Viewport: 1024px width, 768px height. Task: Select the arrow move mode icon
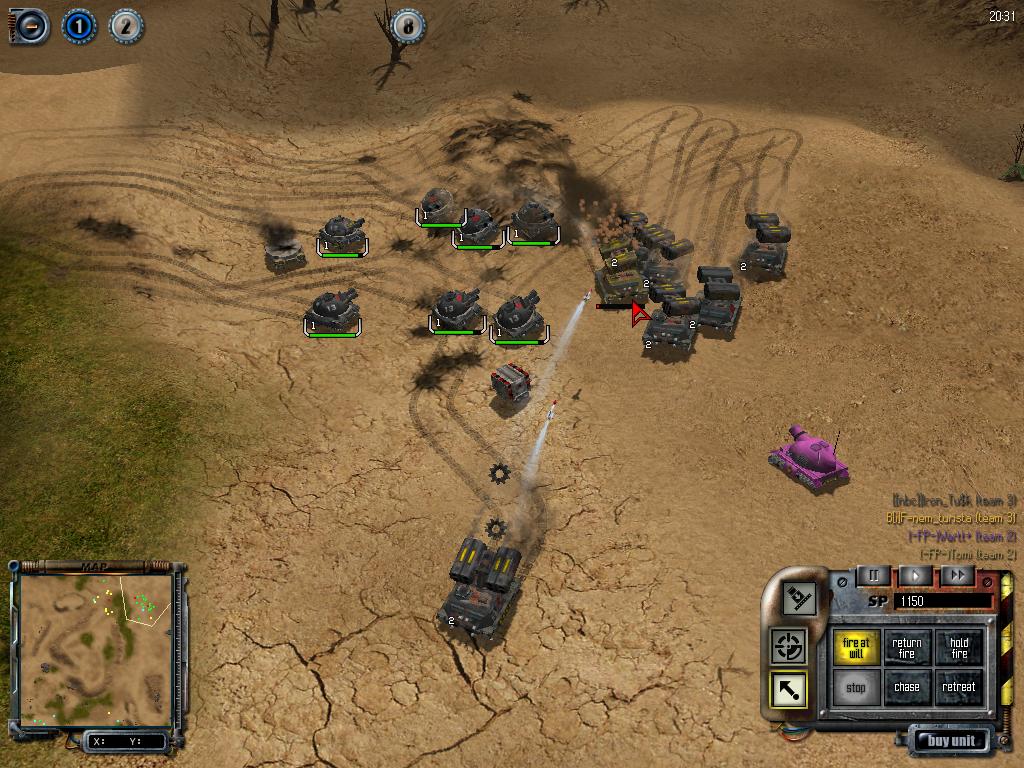pos(789,689)
